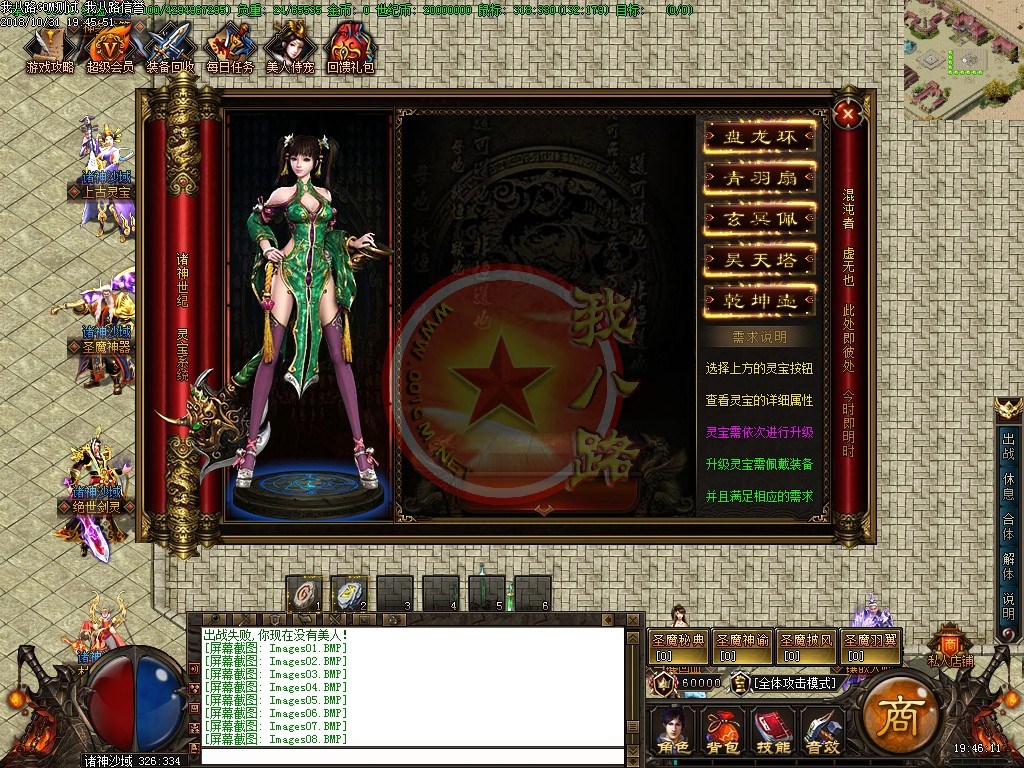The image size is (1024, 768).
Task: Open the 乾坤壶 treasure entry
Action: tap(759, 300)
